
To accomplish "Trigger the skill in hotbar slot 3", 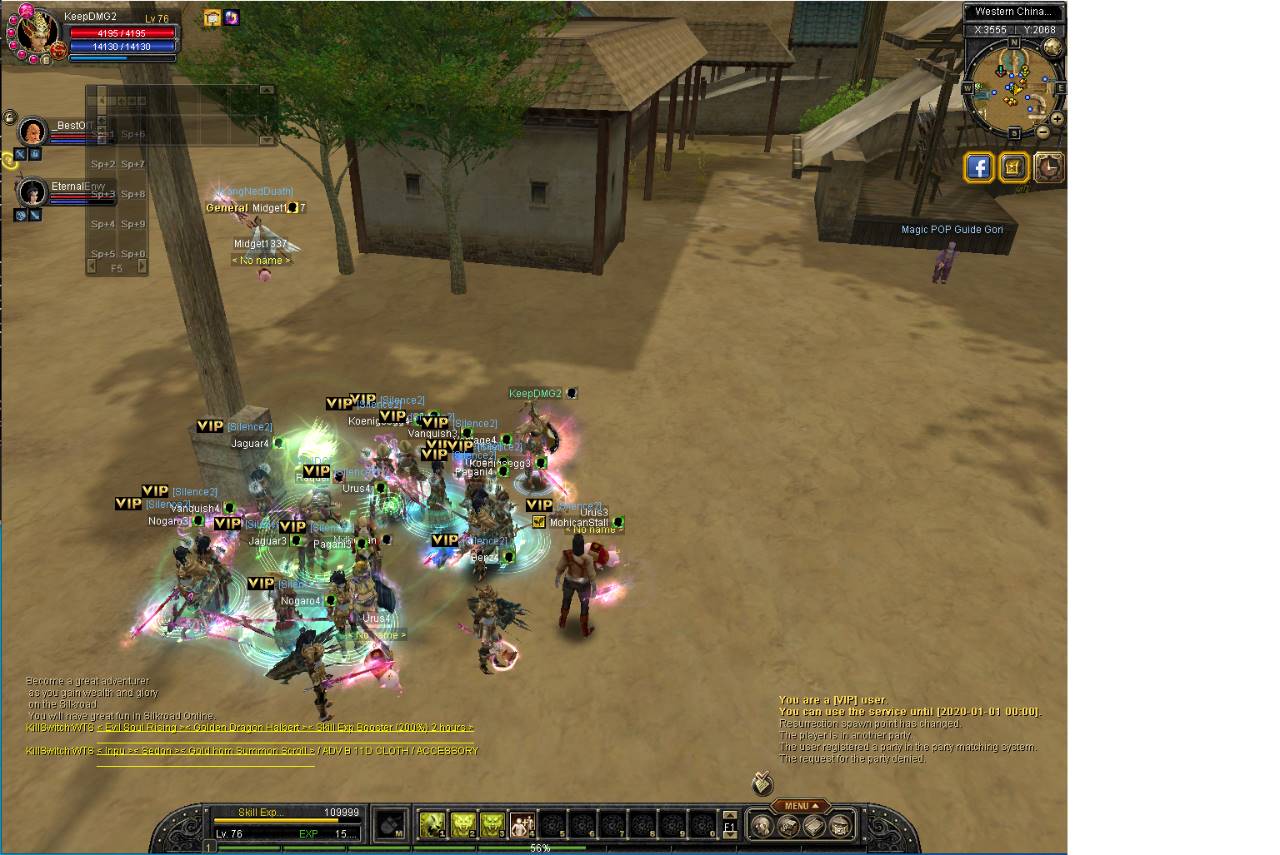I will (x=493, y=824).
